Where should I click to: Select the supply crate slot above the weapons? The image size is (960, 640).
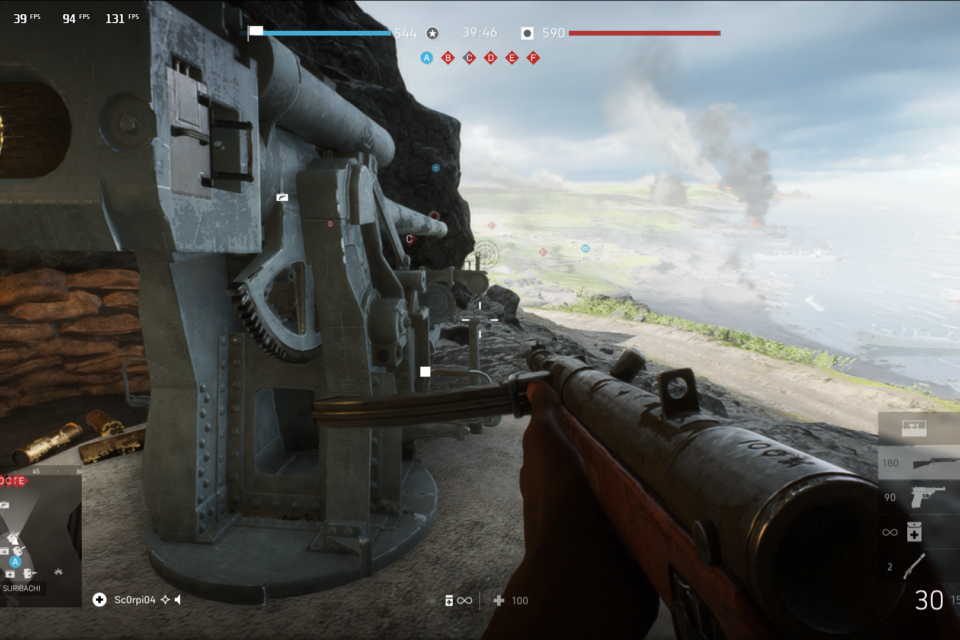tap(913, 428)
